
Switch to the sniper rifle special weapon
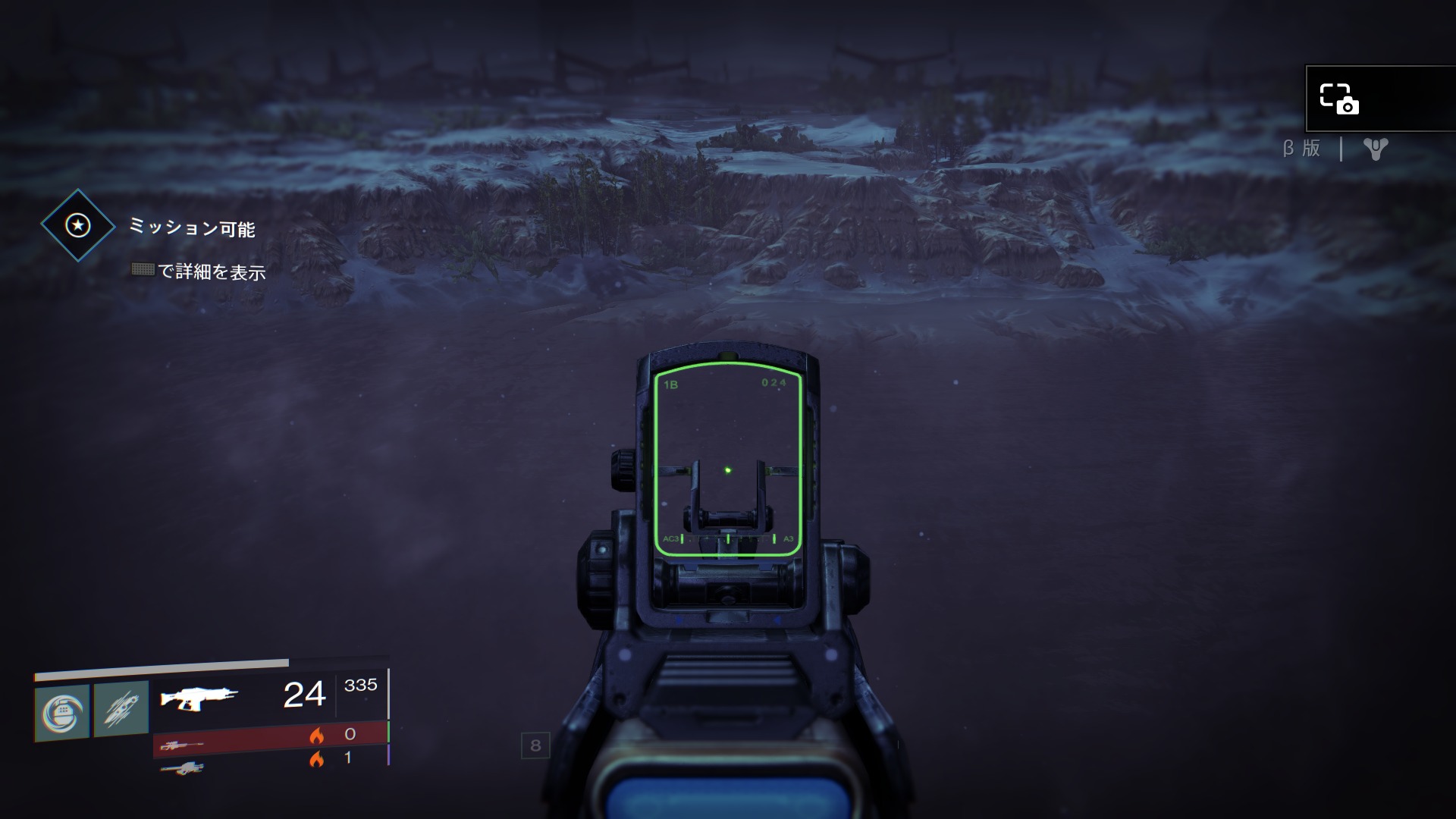[x=182, y=745]
